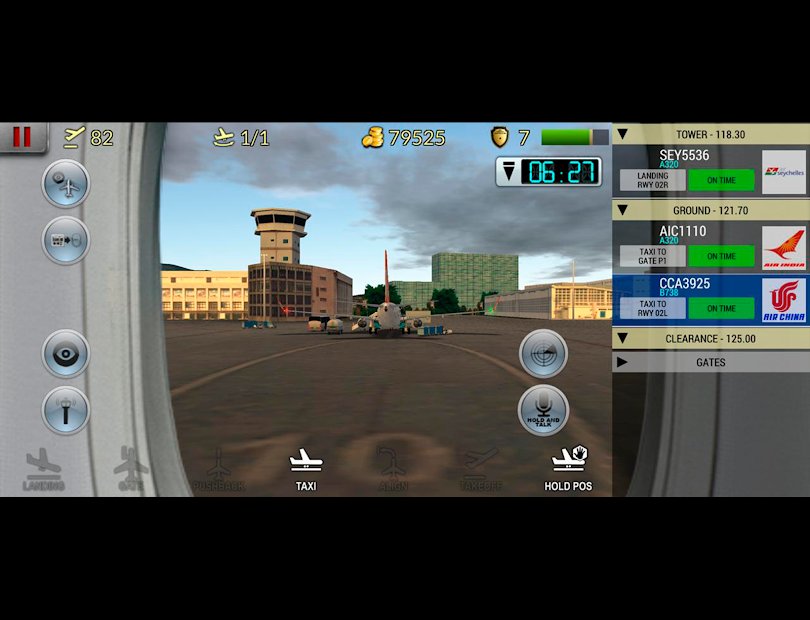The width and height of the screenshot is (810, 620).
Task: Pause the game with the red pause button
Action: [22, 137]
